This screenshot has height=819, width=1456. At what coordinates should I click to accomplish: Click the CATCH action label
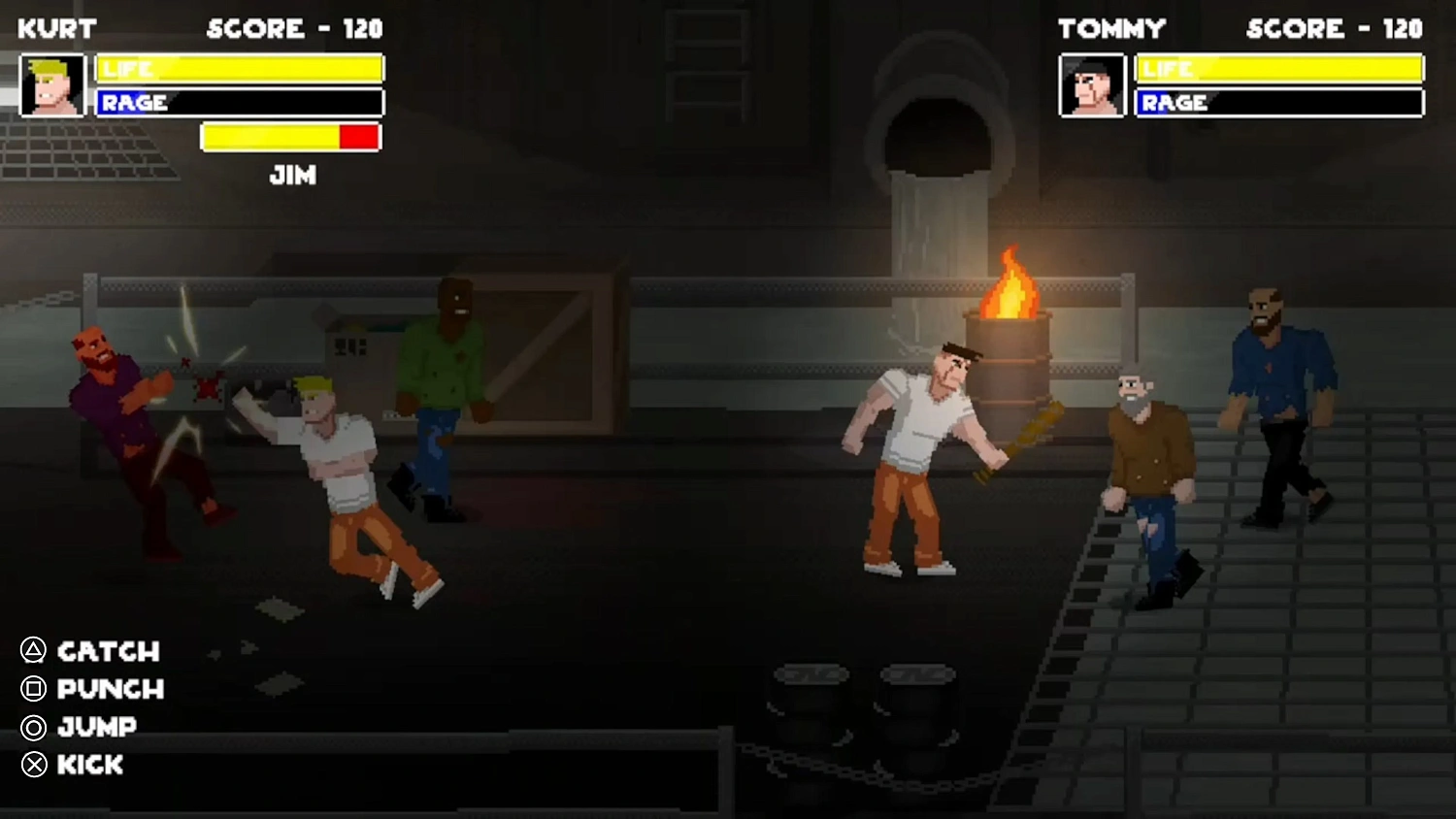pyautogui.click(x=107, y=652)
